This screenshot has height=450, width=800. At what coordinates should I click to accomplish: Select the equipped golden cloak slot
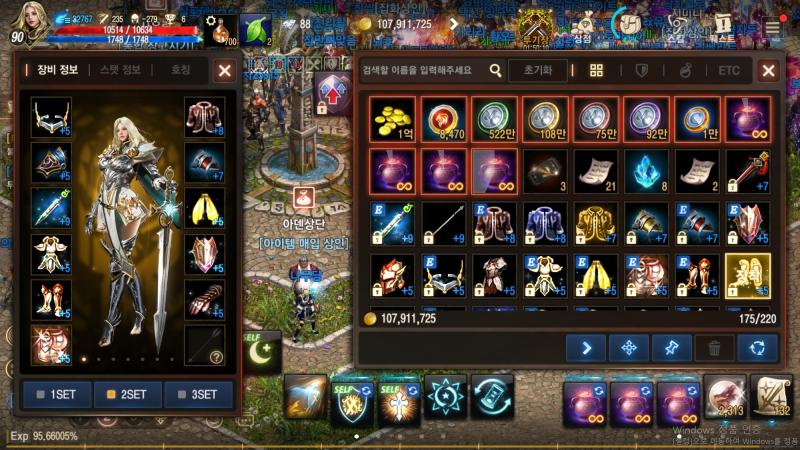(x=204, y=207)
